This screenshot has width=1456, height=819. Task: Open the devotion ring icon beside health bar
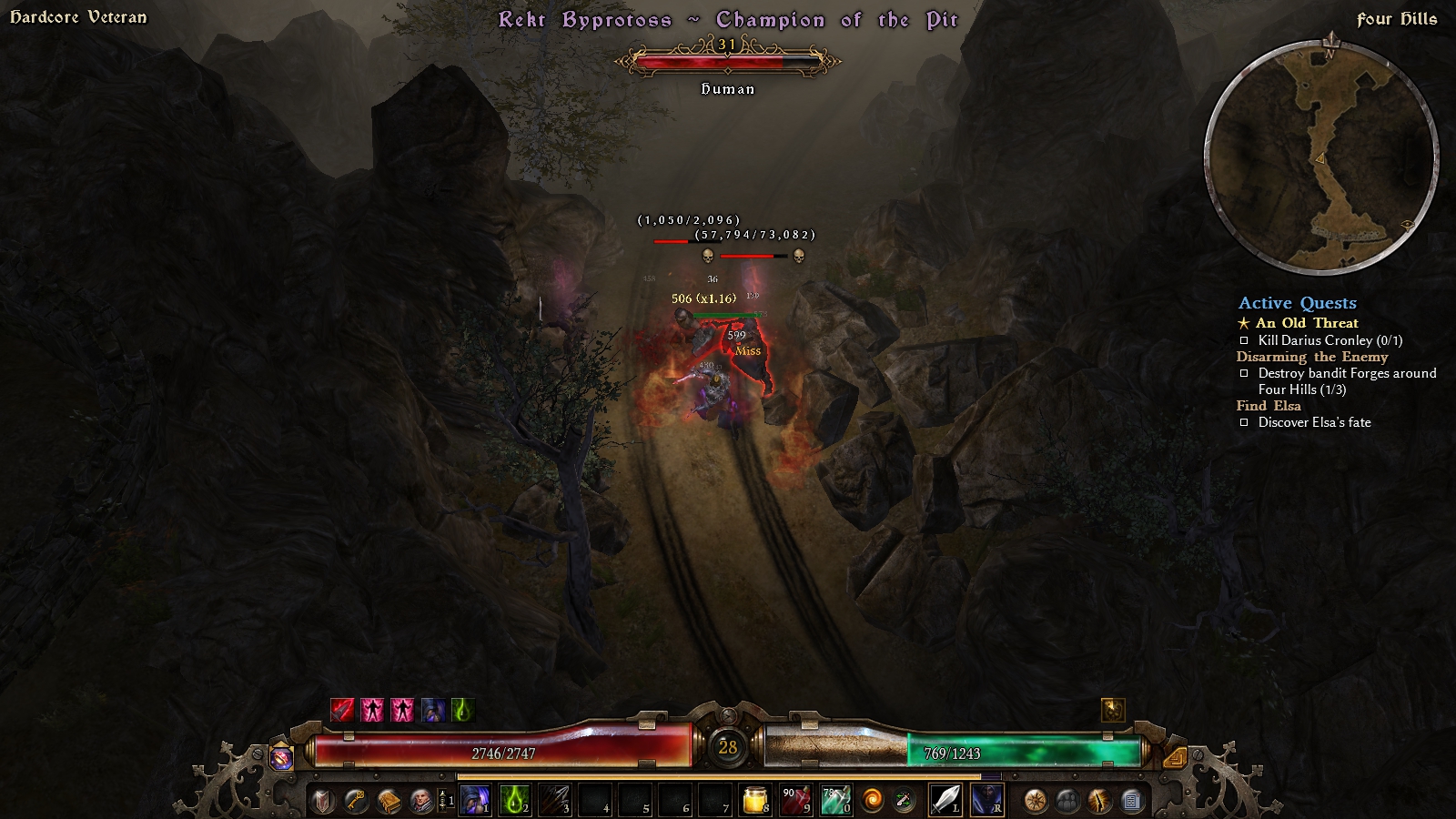(x=281, y=756)
